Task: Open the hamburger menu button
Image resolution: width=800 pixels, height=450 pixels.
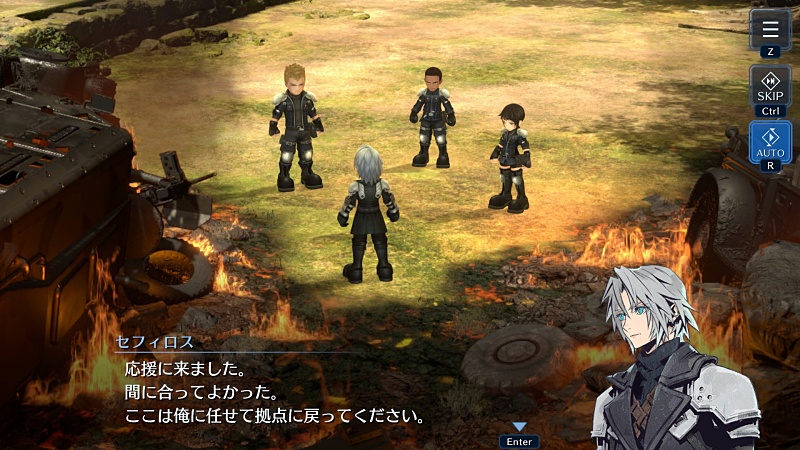Action: 769,28
